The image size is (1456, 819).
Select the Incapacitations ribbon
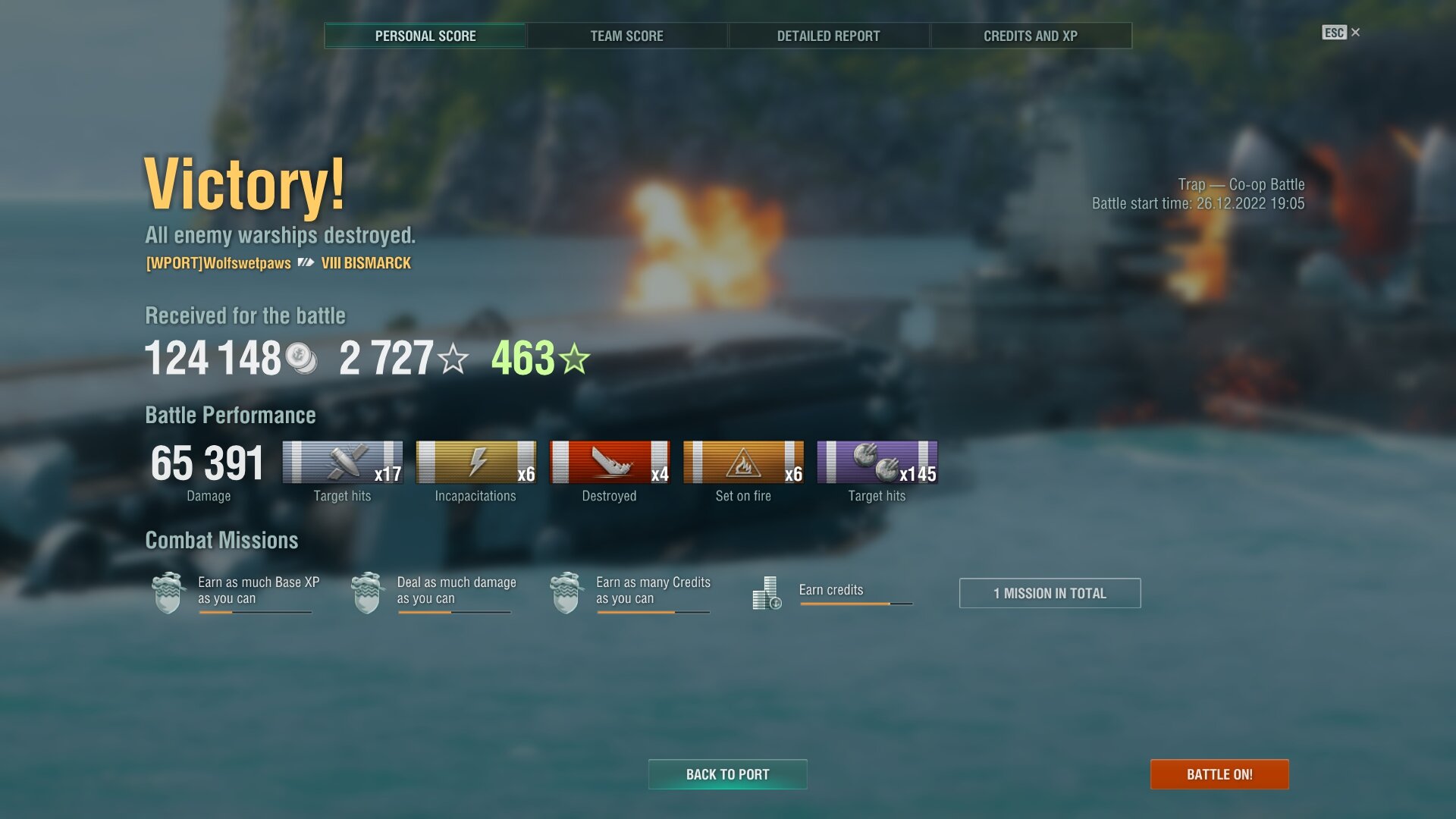[475, 463]
